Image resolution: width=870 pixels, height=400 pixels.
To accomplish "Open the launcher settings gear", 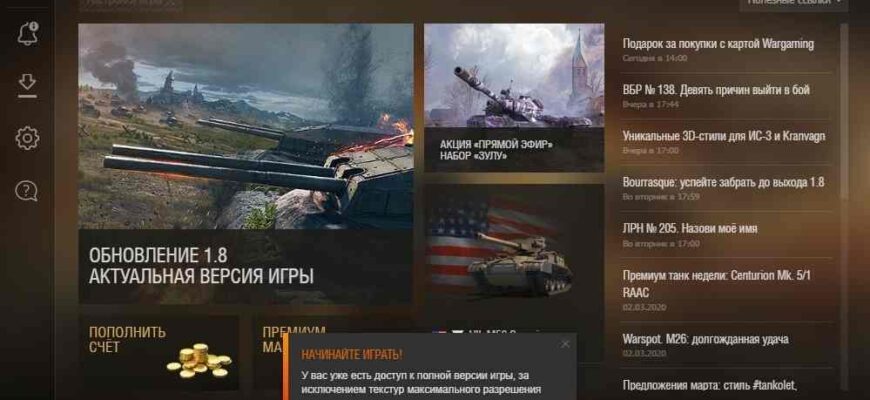I will pyautogui.click(x=27, y=138).
